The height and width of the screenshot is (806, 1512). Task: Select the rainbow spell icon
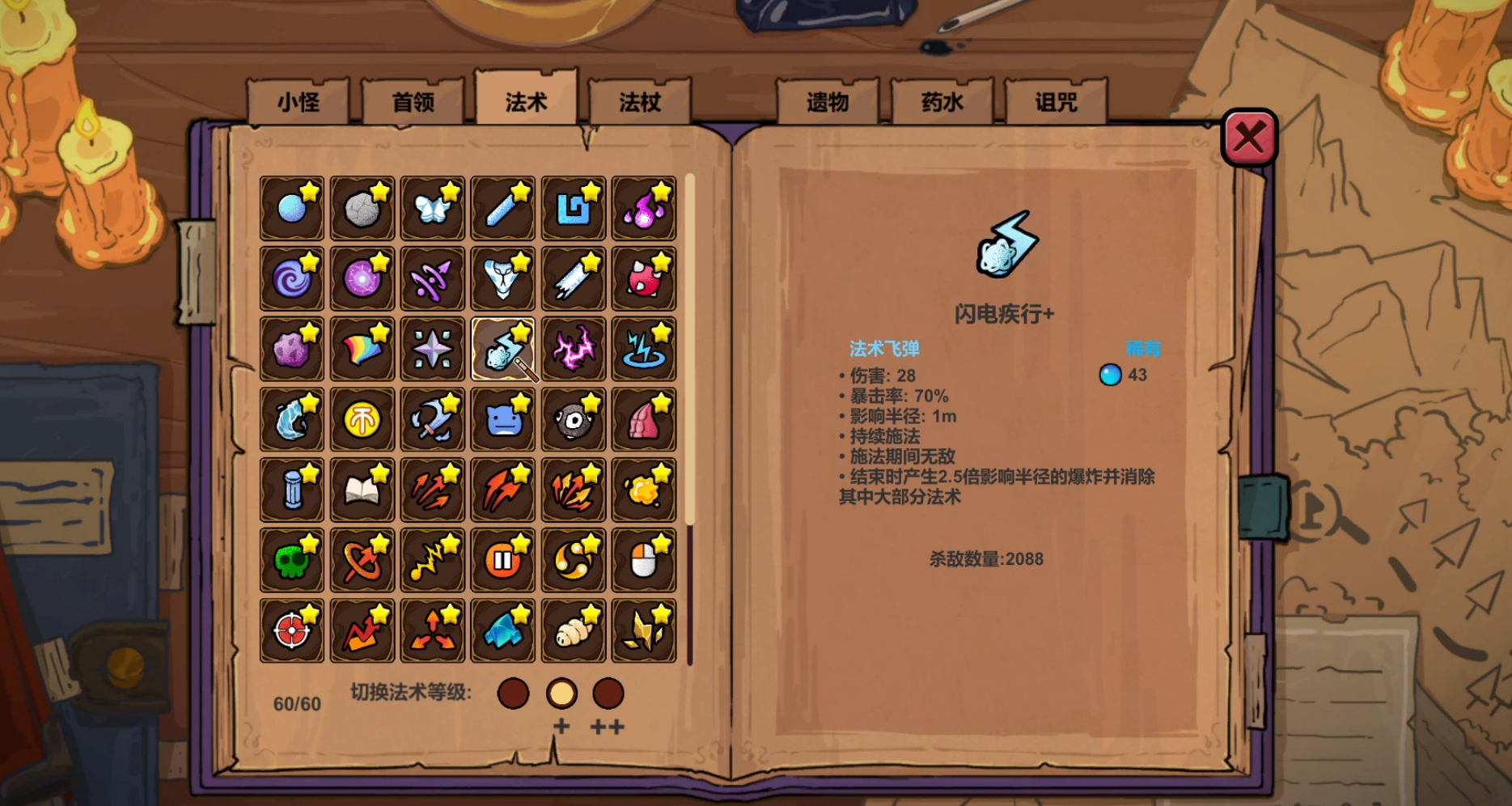click(362, 350)
